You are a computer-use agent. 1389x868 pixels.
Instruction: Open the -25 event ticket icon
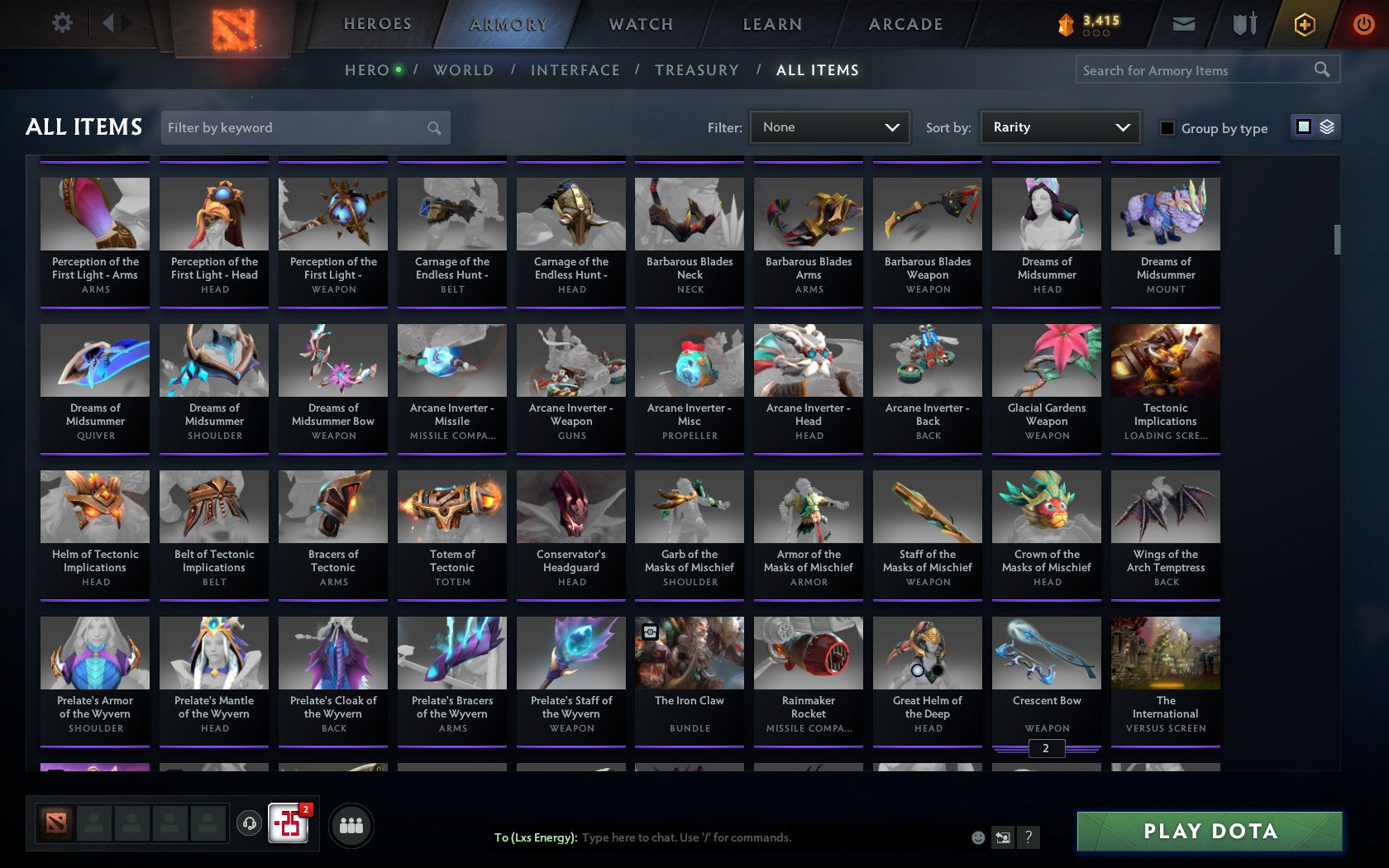287,824
